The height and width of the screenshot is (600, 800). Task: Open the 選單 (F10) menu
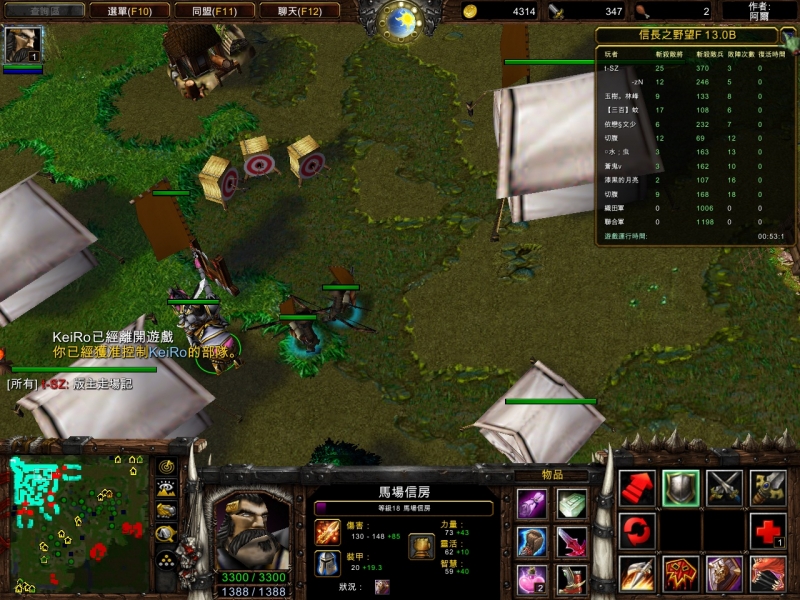(x=129, y=11)
